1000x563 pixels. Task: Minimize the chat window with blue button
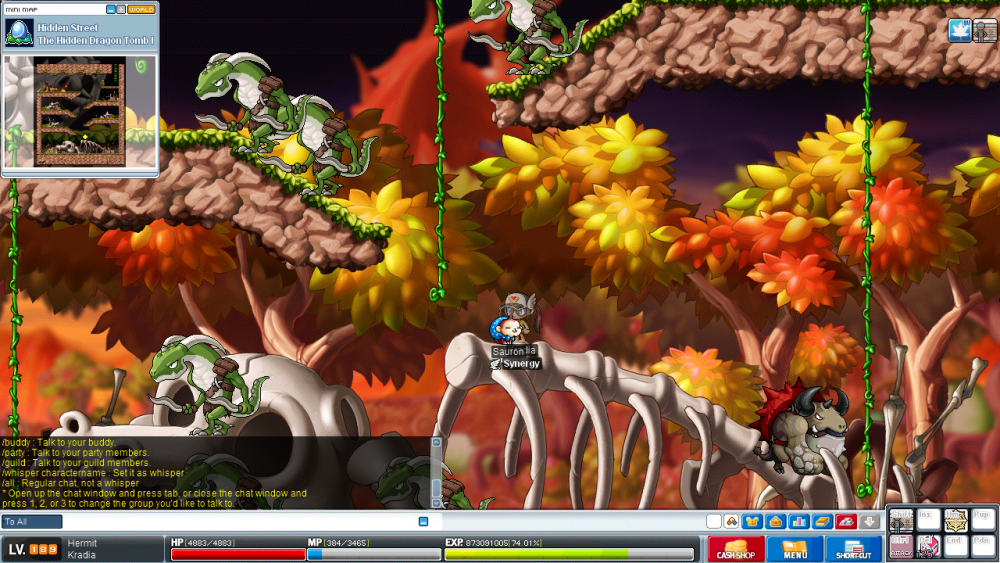pyautogui.click(x=423, y=521)
